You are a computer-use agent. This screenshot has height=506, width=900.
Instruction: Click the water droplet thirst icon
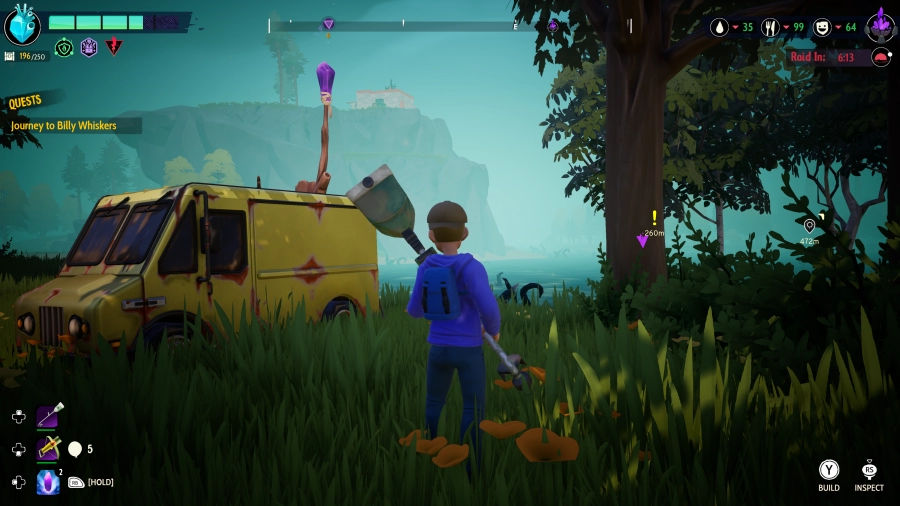click(x=718, y=27)
